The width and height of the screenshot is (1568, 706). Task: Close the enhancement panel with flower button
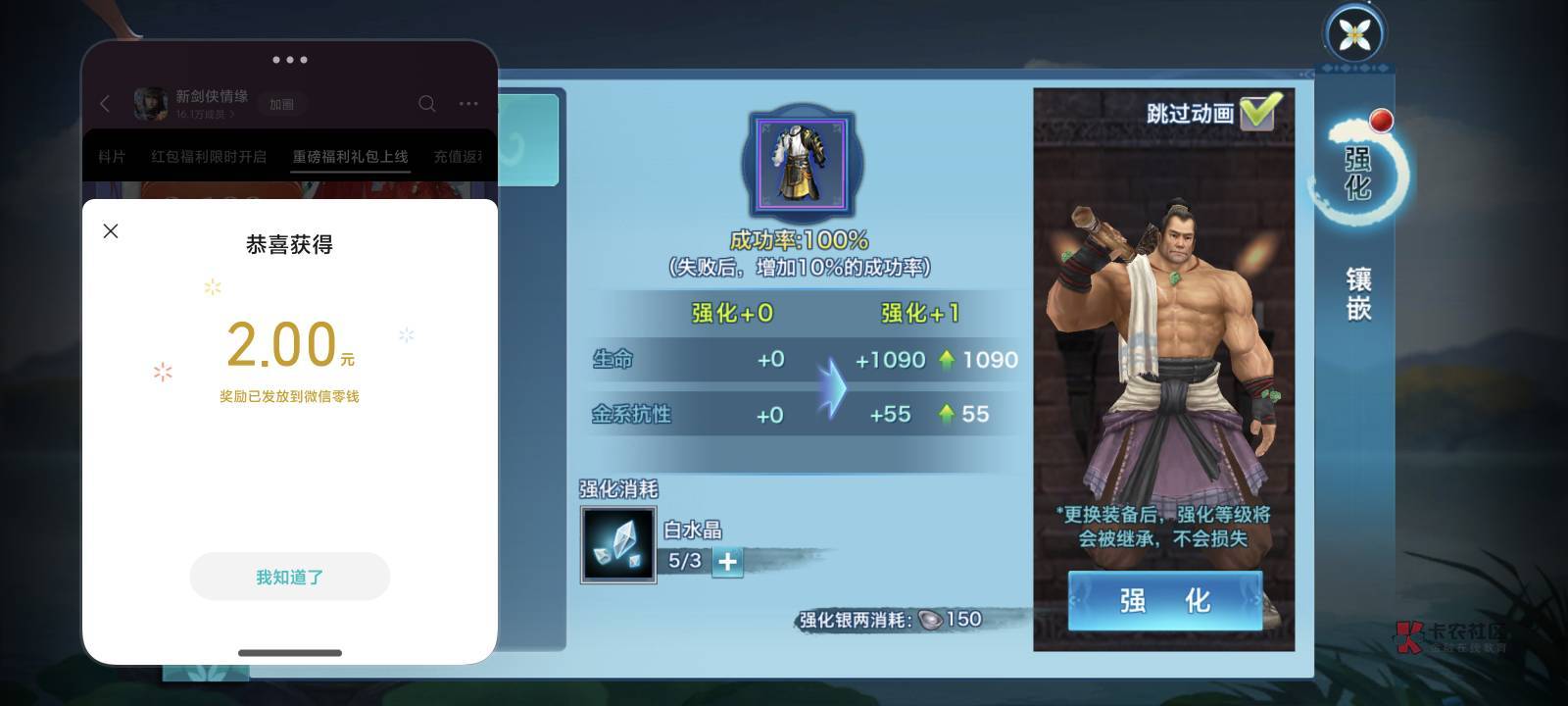(x=1354, y=34)
